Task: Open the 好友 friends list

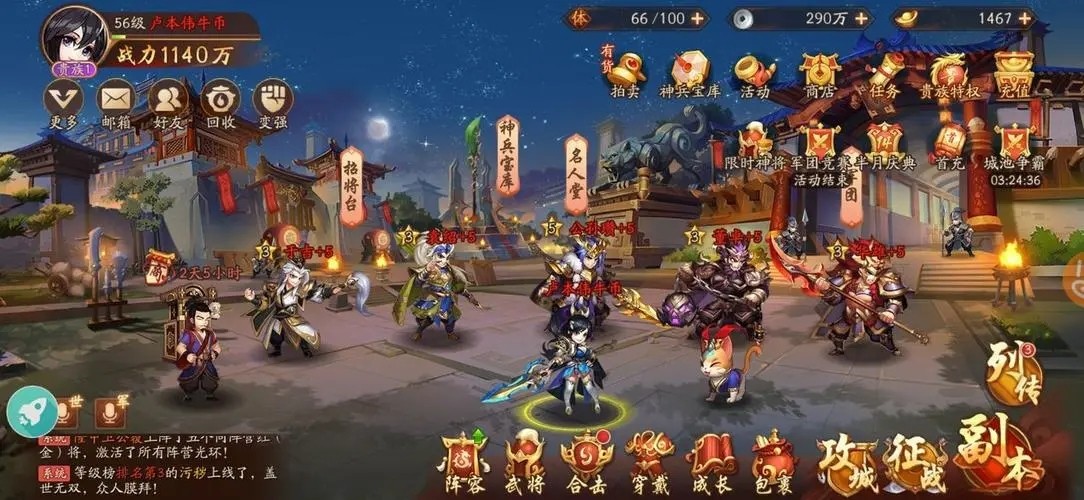Action: pyautogui.click(x=168, y=99)
